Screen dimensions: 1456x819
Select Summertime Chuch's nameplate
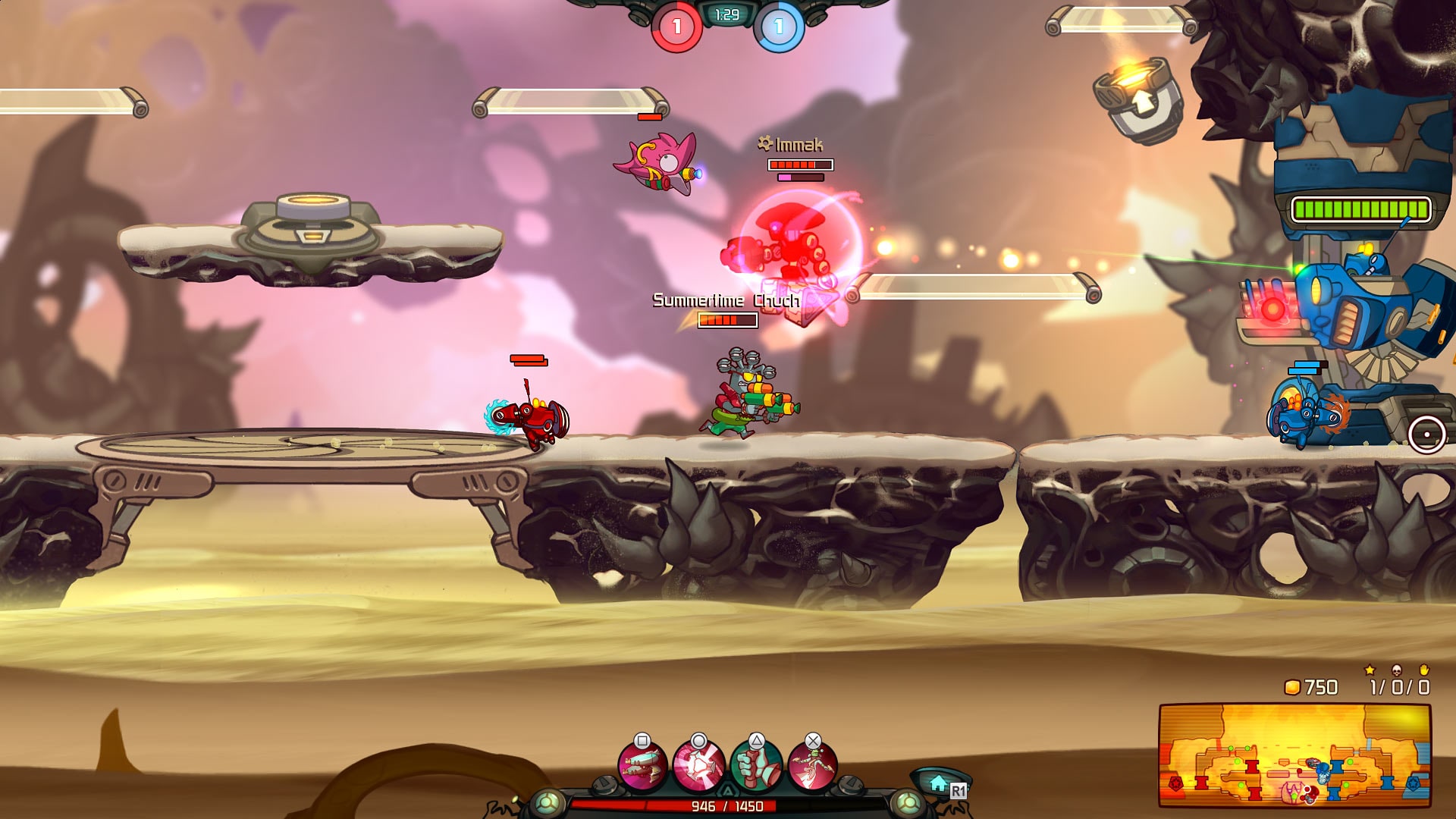[x=724, y=300]
